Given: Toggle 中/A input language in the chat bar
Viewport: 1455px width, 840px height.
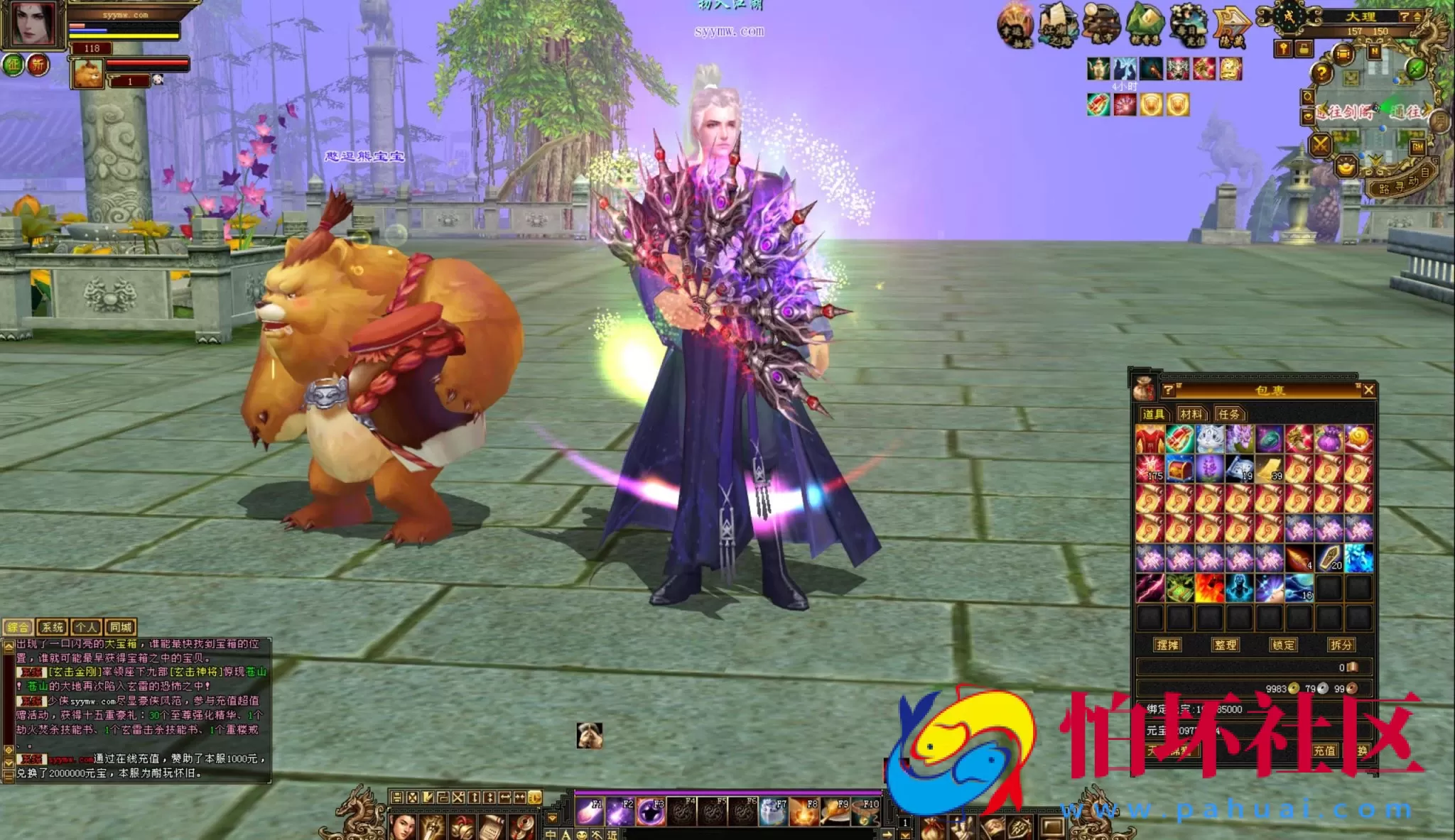Looking at the screenshot, I should [551, 836].
